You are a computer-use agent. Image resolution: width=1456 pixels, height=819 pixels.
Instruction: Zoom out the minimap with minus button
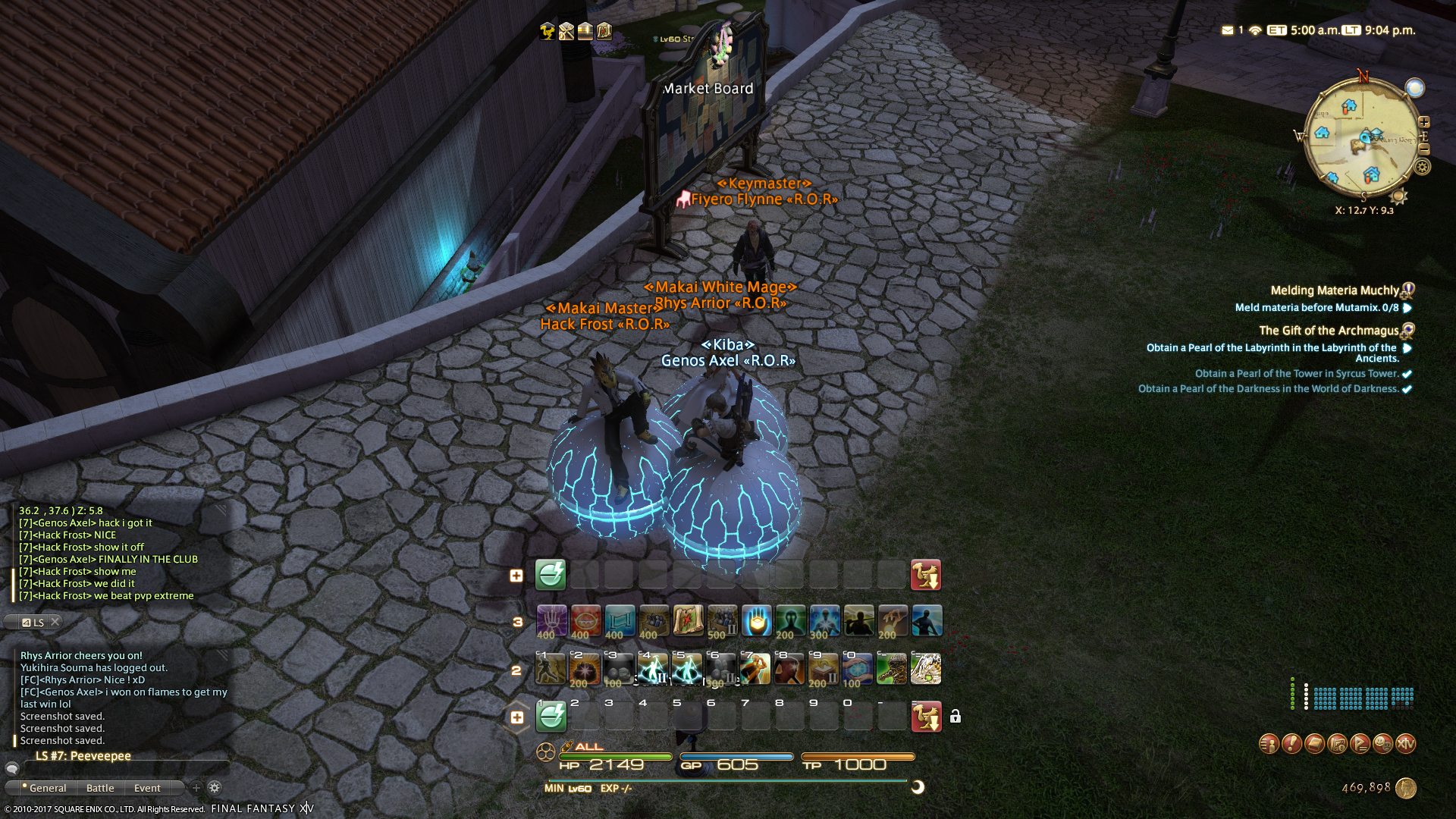(x=1423, y=150)
